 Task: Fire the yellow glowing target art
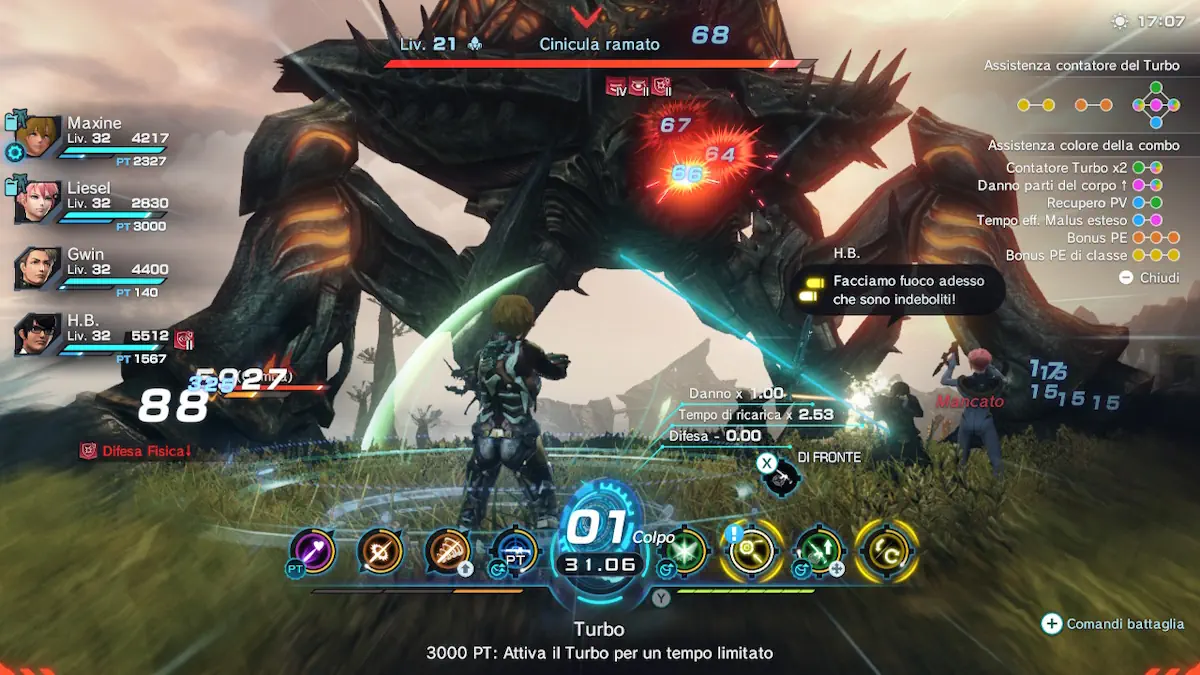751,551
